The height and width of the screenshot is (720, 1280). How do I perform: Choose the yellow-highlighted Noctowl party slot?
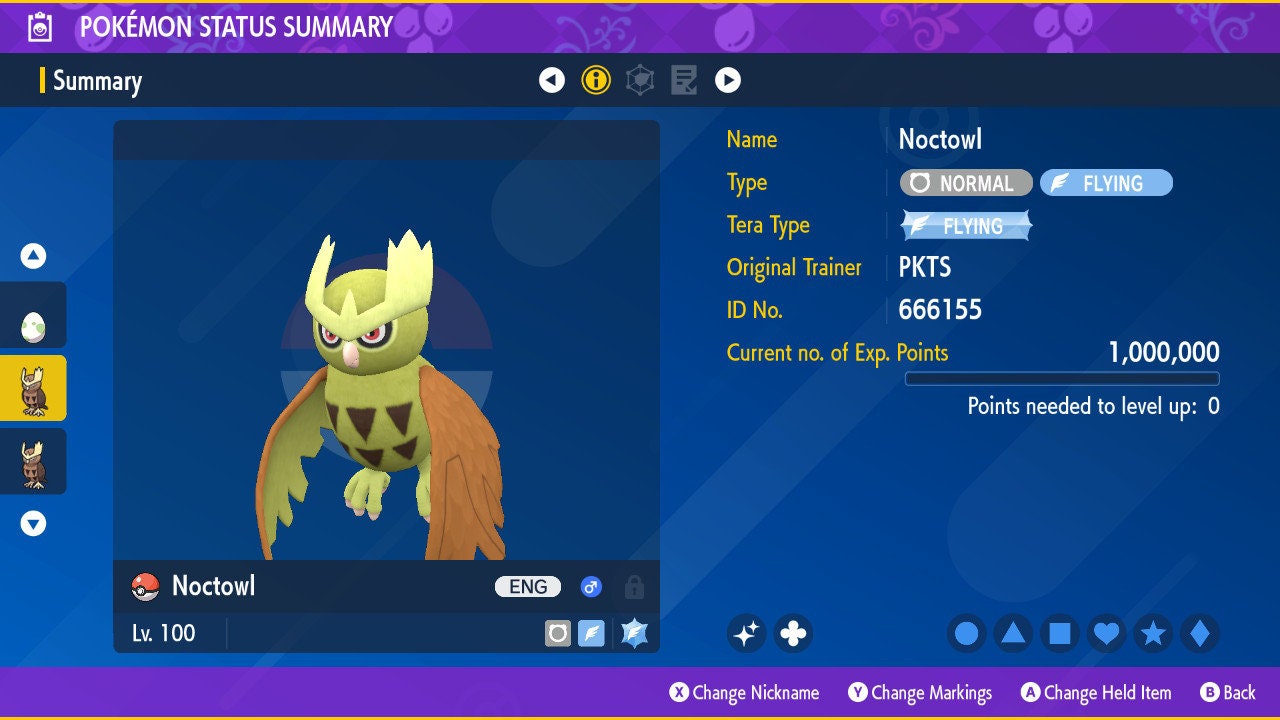coord(33,389)
